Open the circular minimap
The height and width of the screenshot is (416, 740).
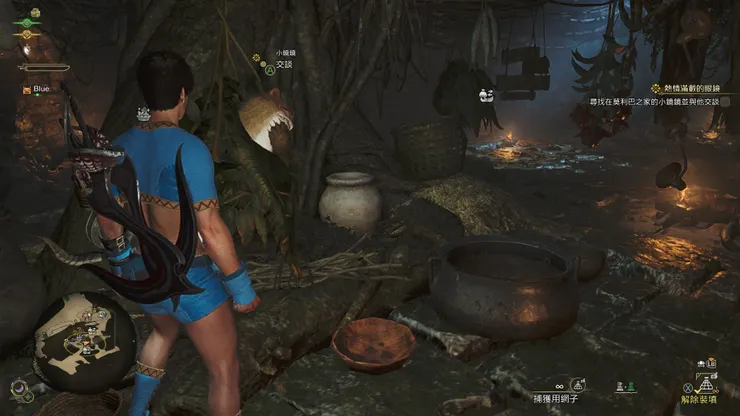click(85, 341)
